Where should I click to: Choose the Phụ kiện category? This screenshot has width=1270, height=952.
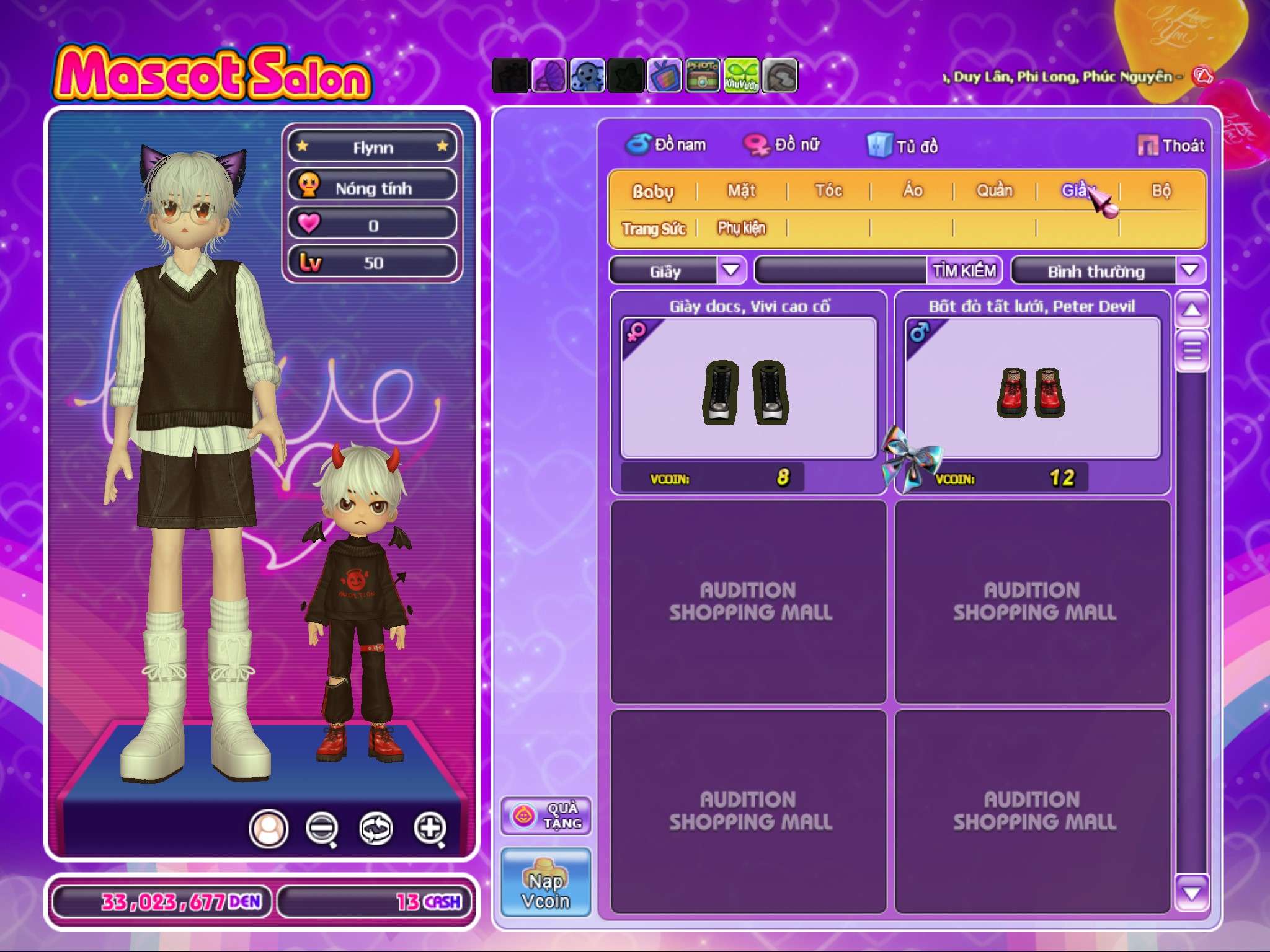[742, 229]
